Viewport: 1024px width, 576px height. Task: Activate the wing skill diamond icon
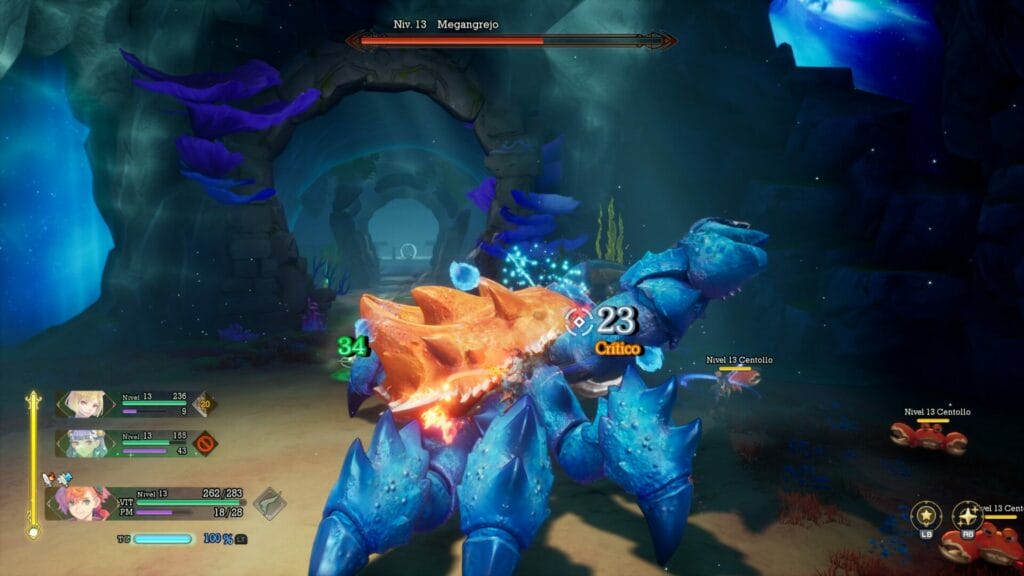(269, 503)
